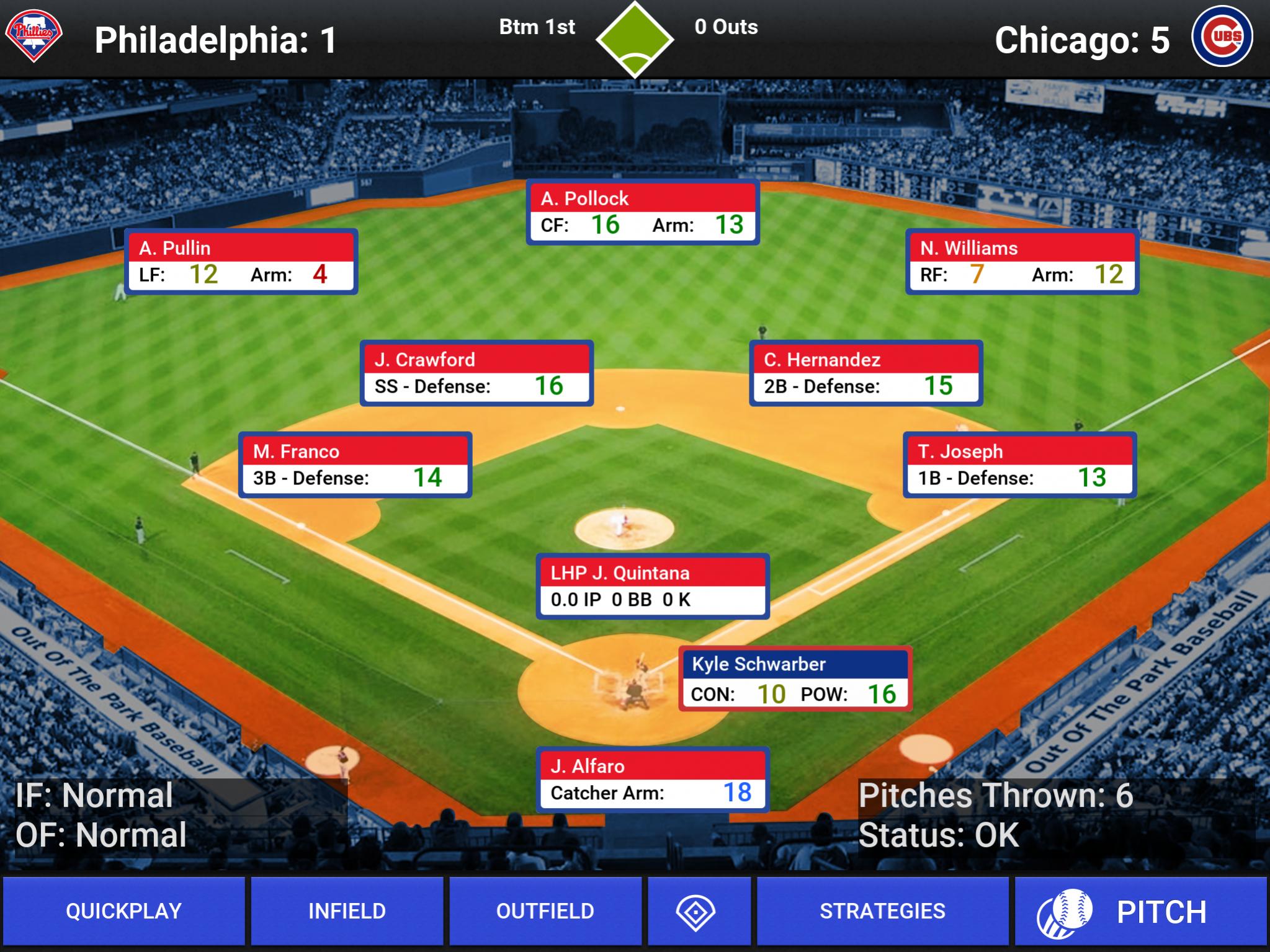The image size is (1270, 952).
Task: Choose third baseman M. Franco's card
Action: coord(355,465)
